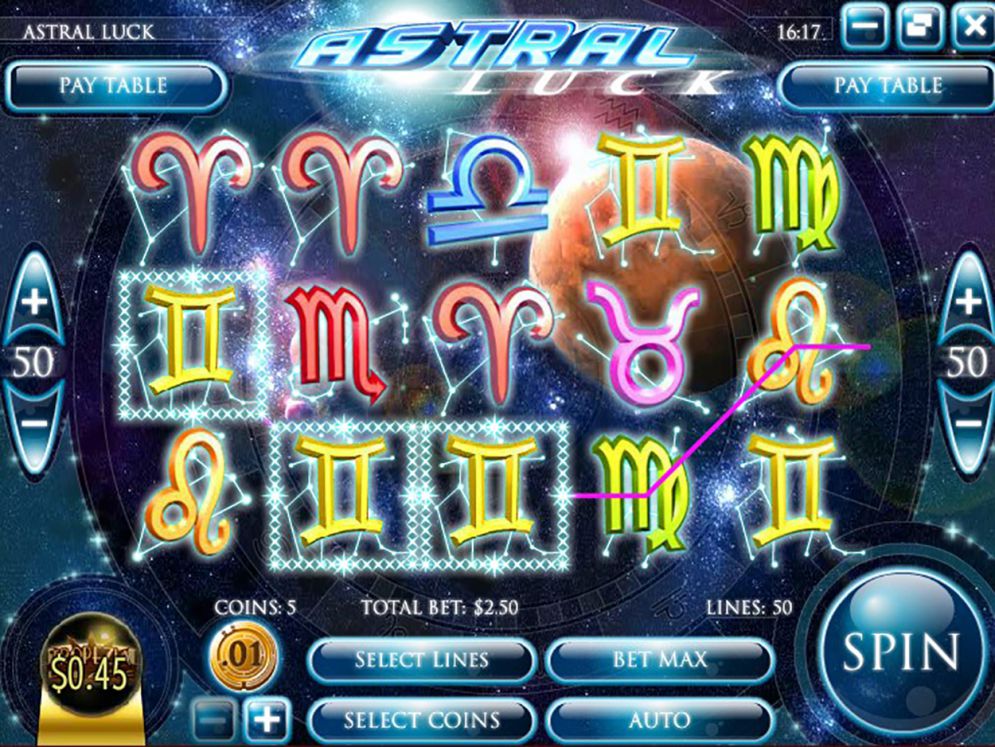Increase lines using the left panel plus
This screenshot has height=747, width=995.
[34, 302]
